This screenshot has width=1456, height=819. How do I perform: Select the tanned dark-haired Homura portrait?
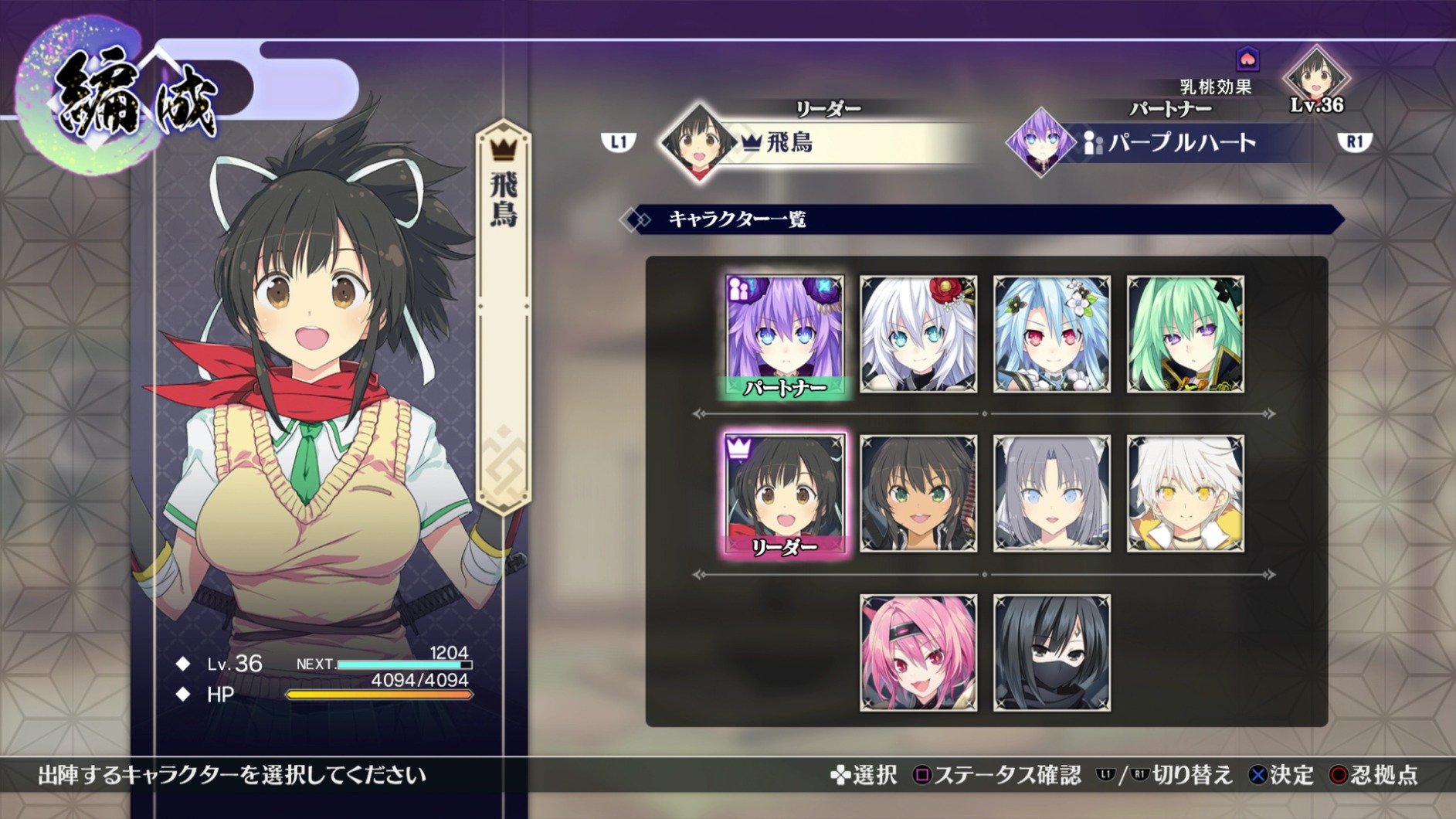click(x=918, y=494)
